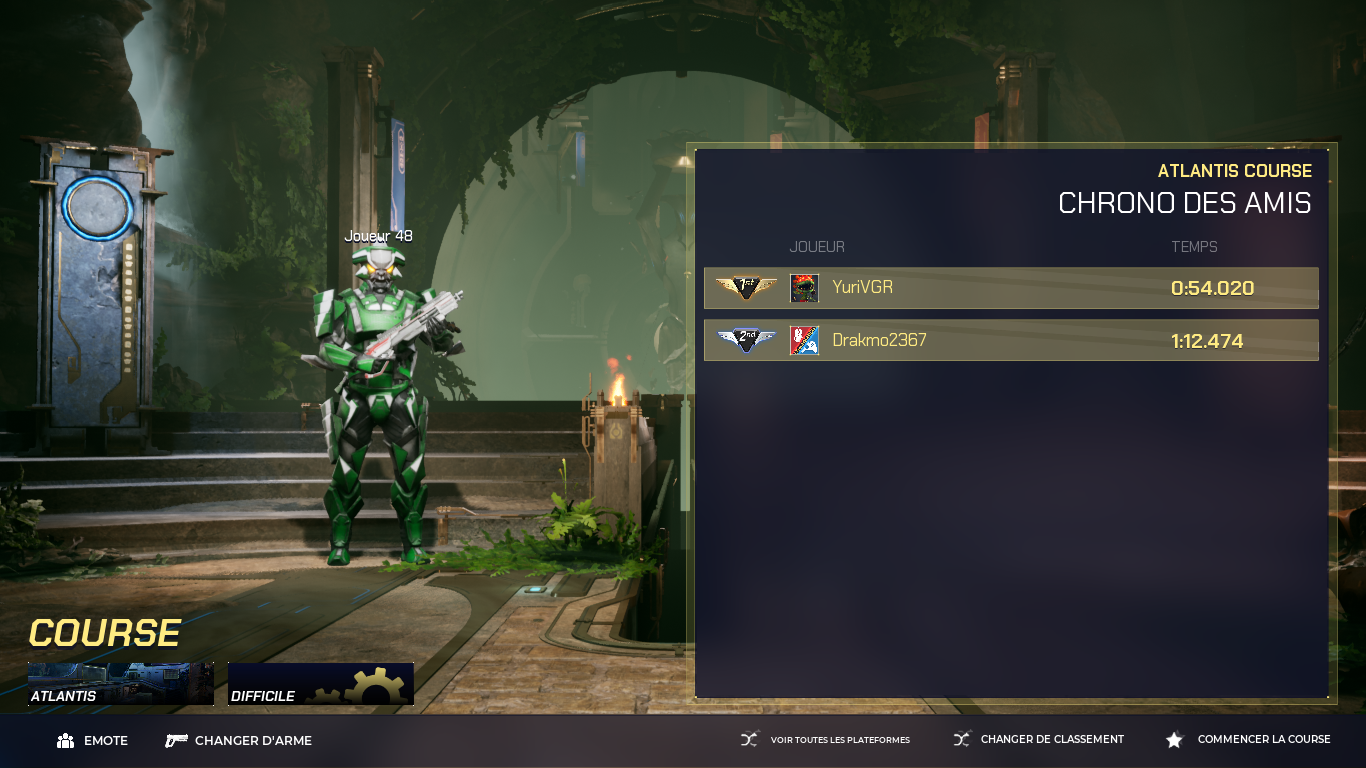Start the race with Commencer la course
Image resolution: width=1366 pixels, height=768 pixels.
1249,740
